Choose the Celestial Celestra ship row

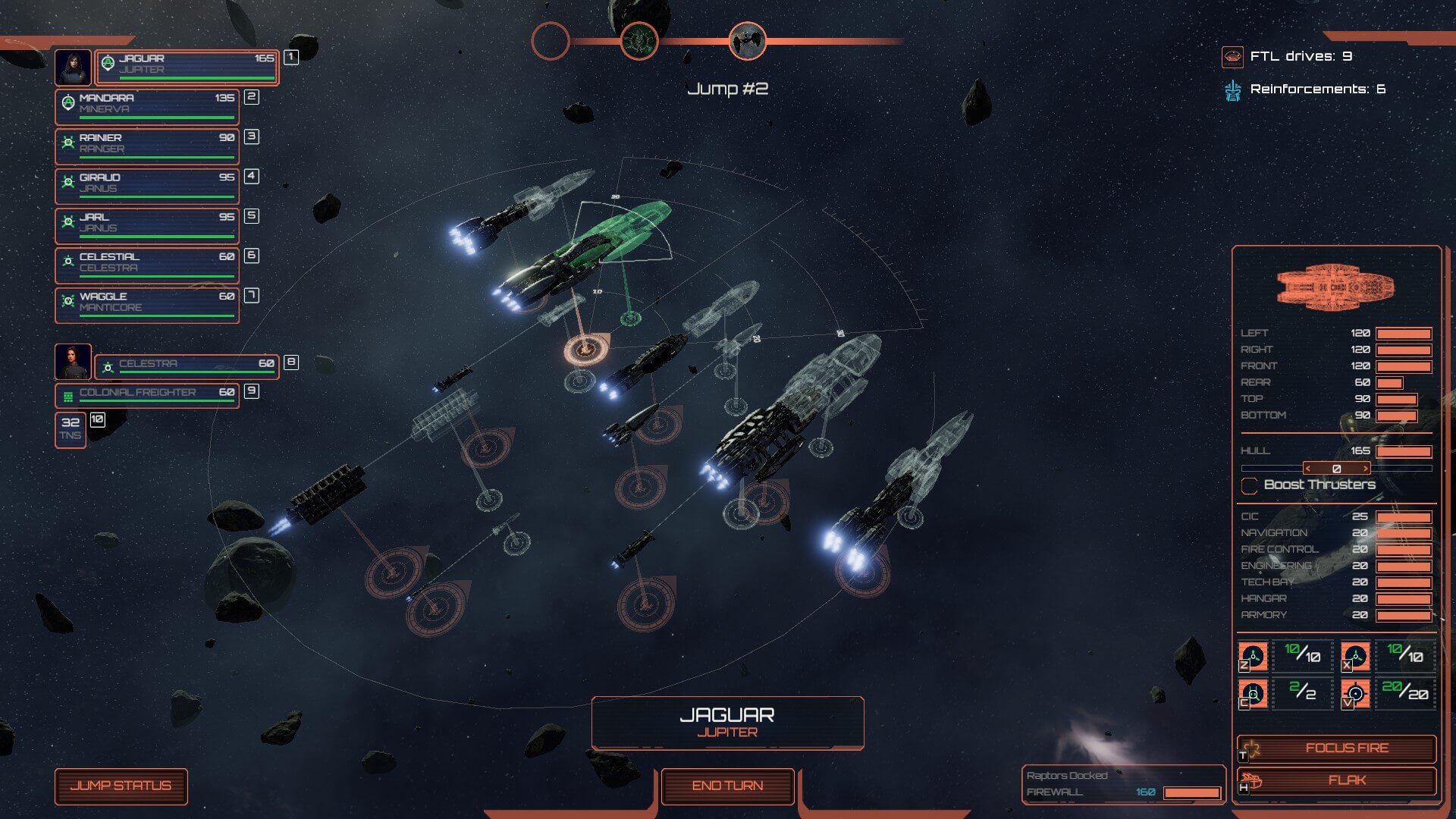[x=147, y=265]
